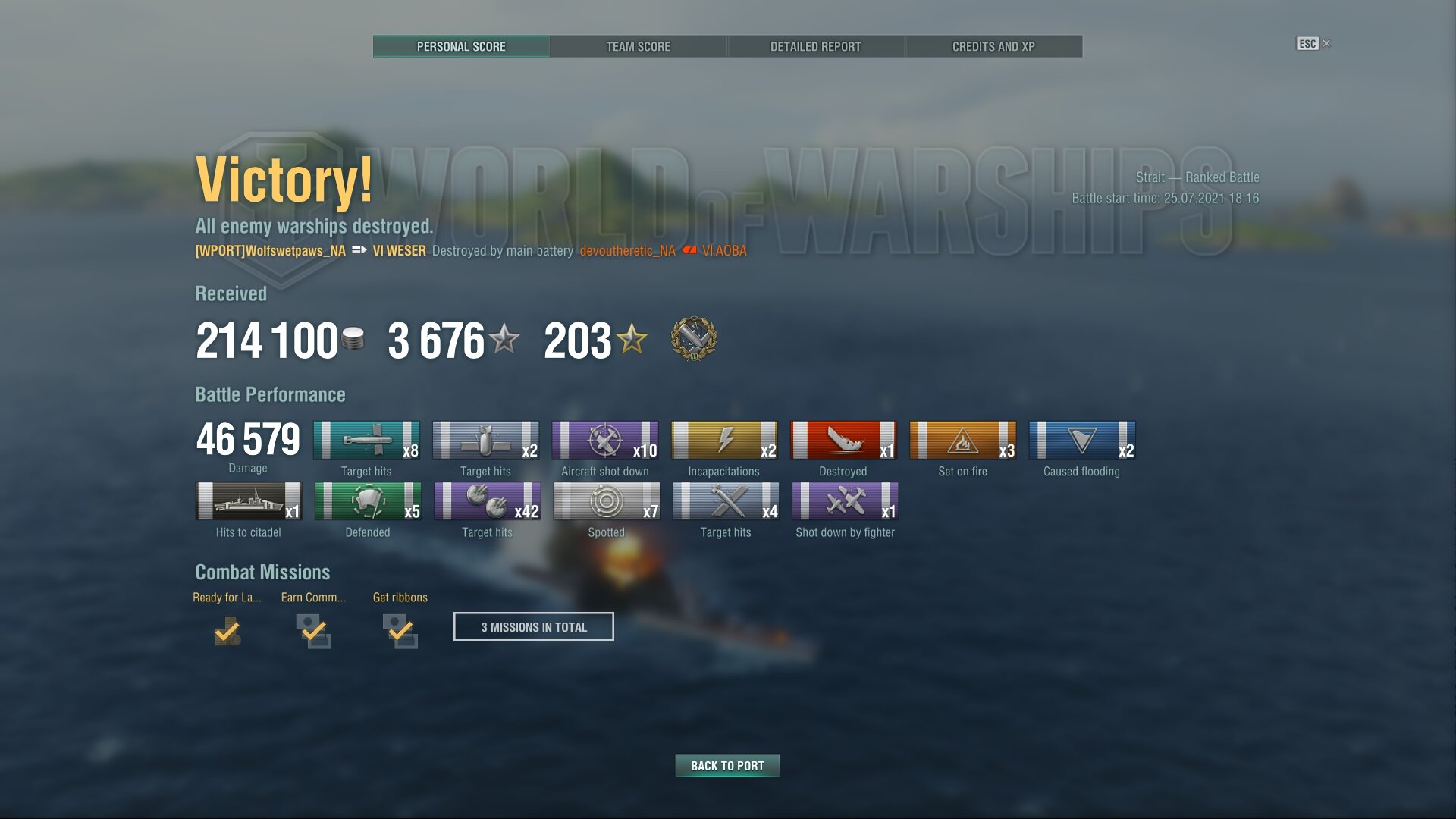
Task: Select the Earn Comm... mission icon
Action: (313, 631)
